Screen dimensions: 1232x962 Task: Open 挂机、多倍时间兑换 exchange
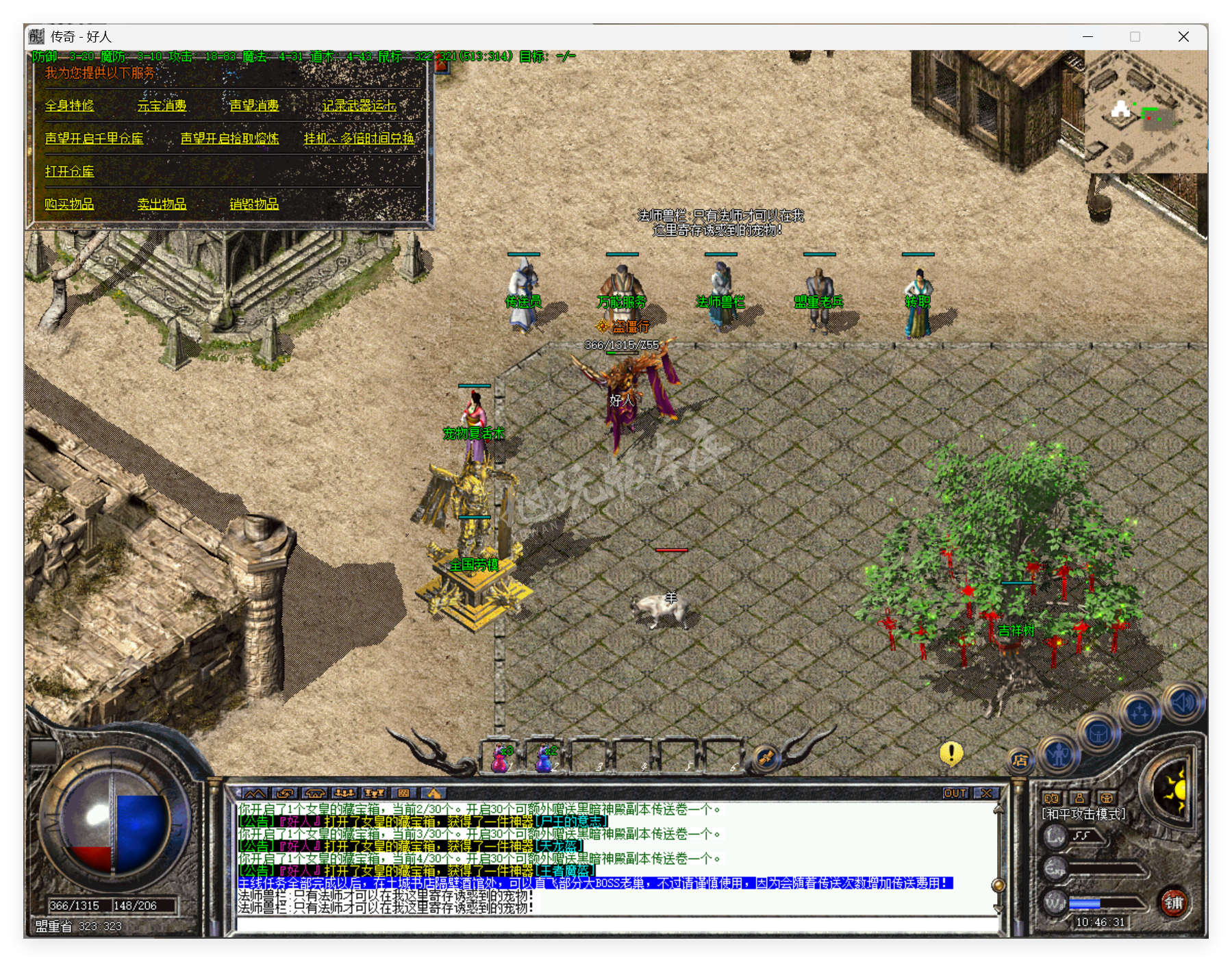click(x=359, y=138)
